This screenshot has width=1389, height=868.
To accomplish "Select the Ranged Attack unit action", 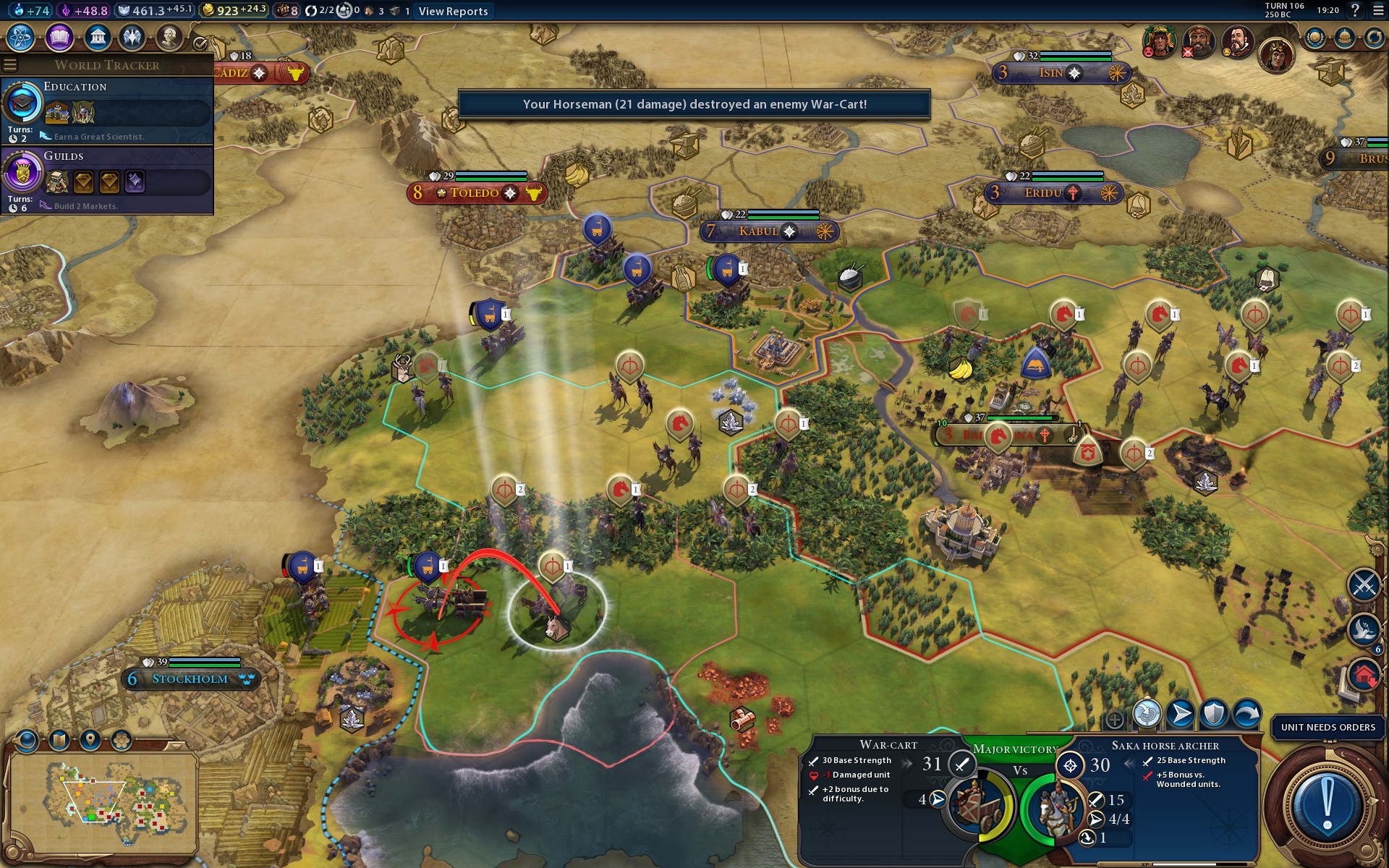I will (1147, 713).
